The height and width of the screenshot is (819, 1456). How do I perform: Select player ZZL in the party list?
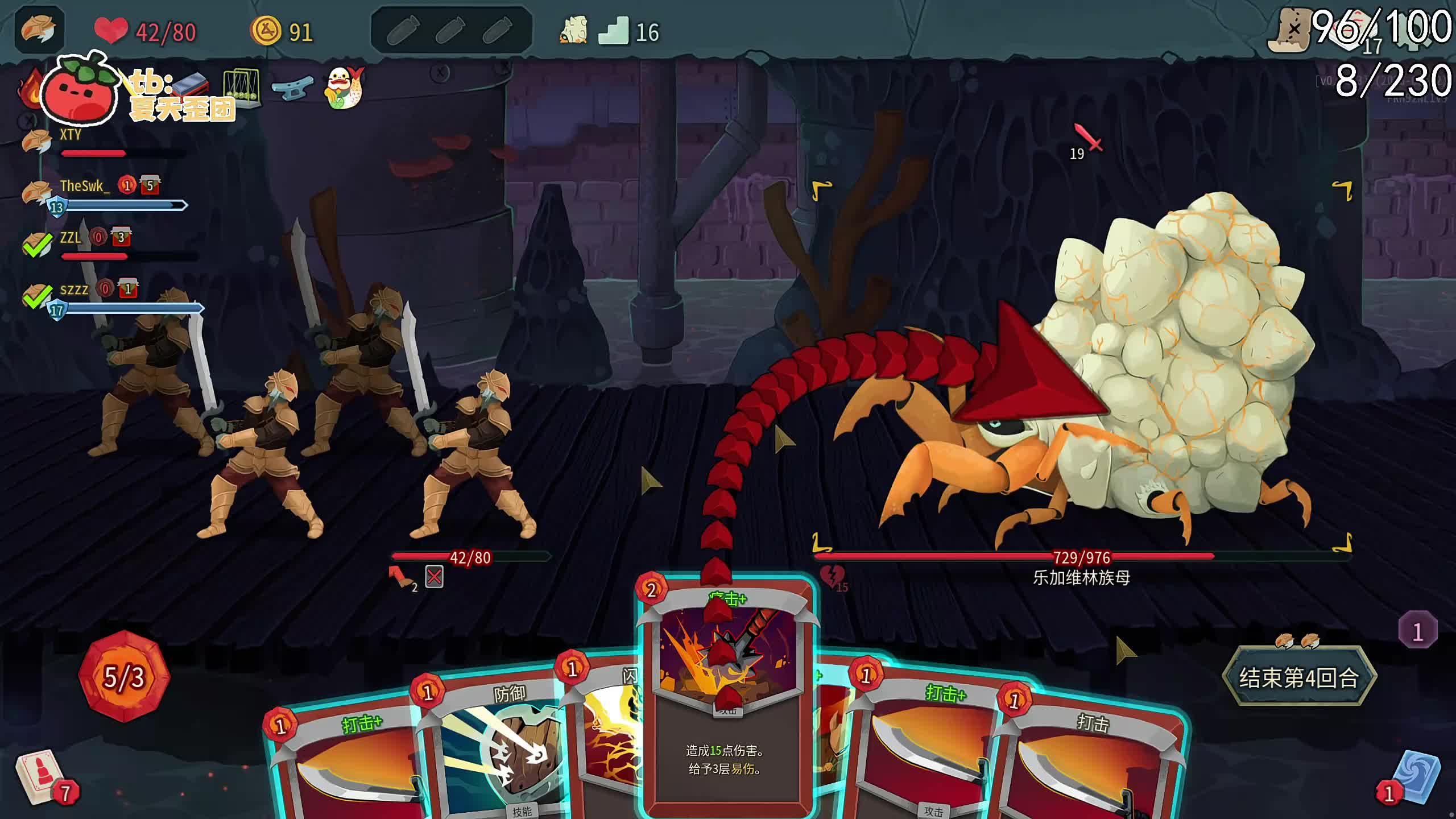pos(71,238)
